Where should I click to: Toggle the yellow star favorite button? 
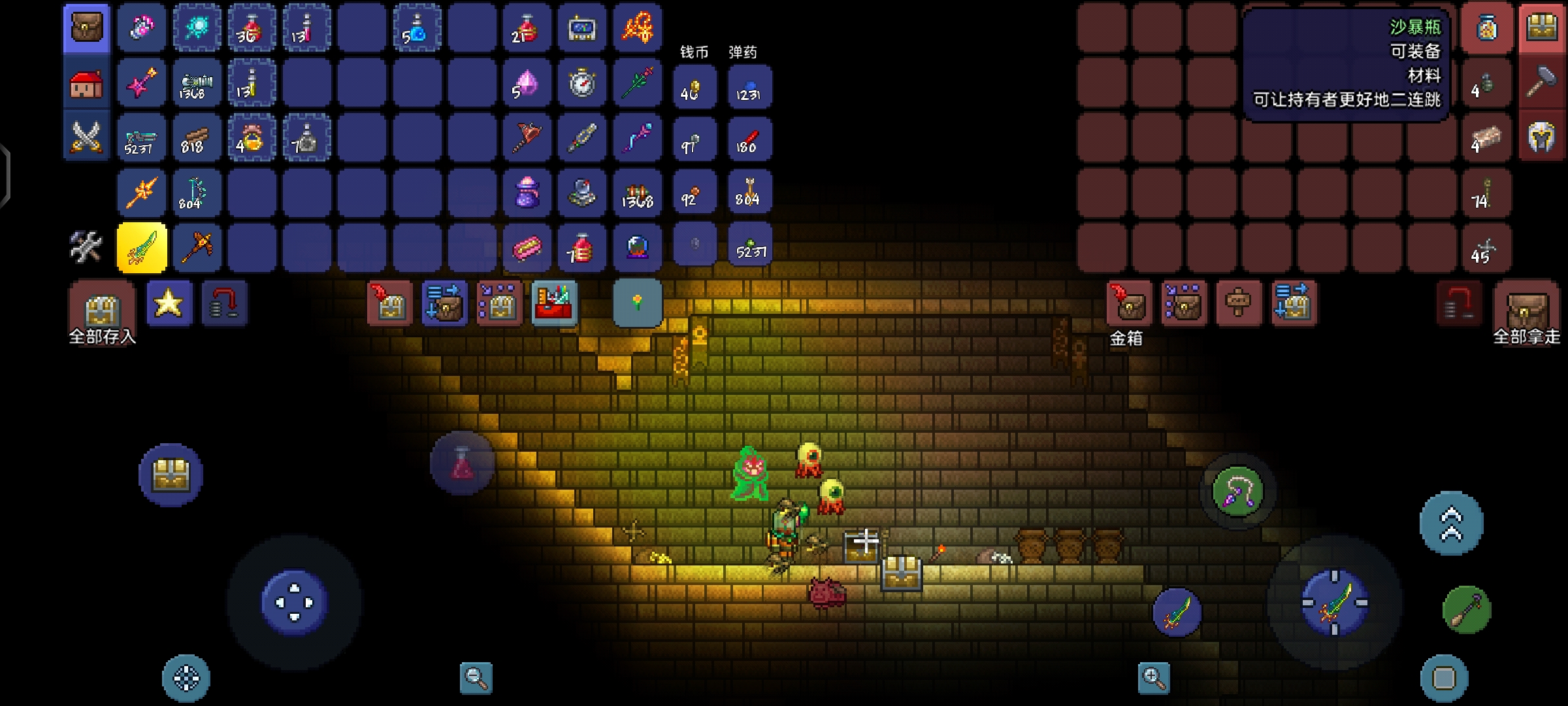tap(169, 303)
